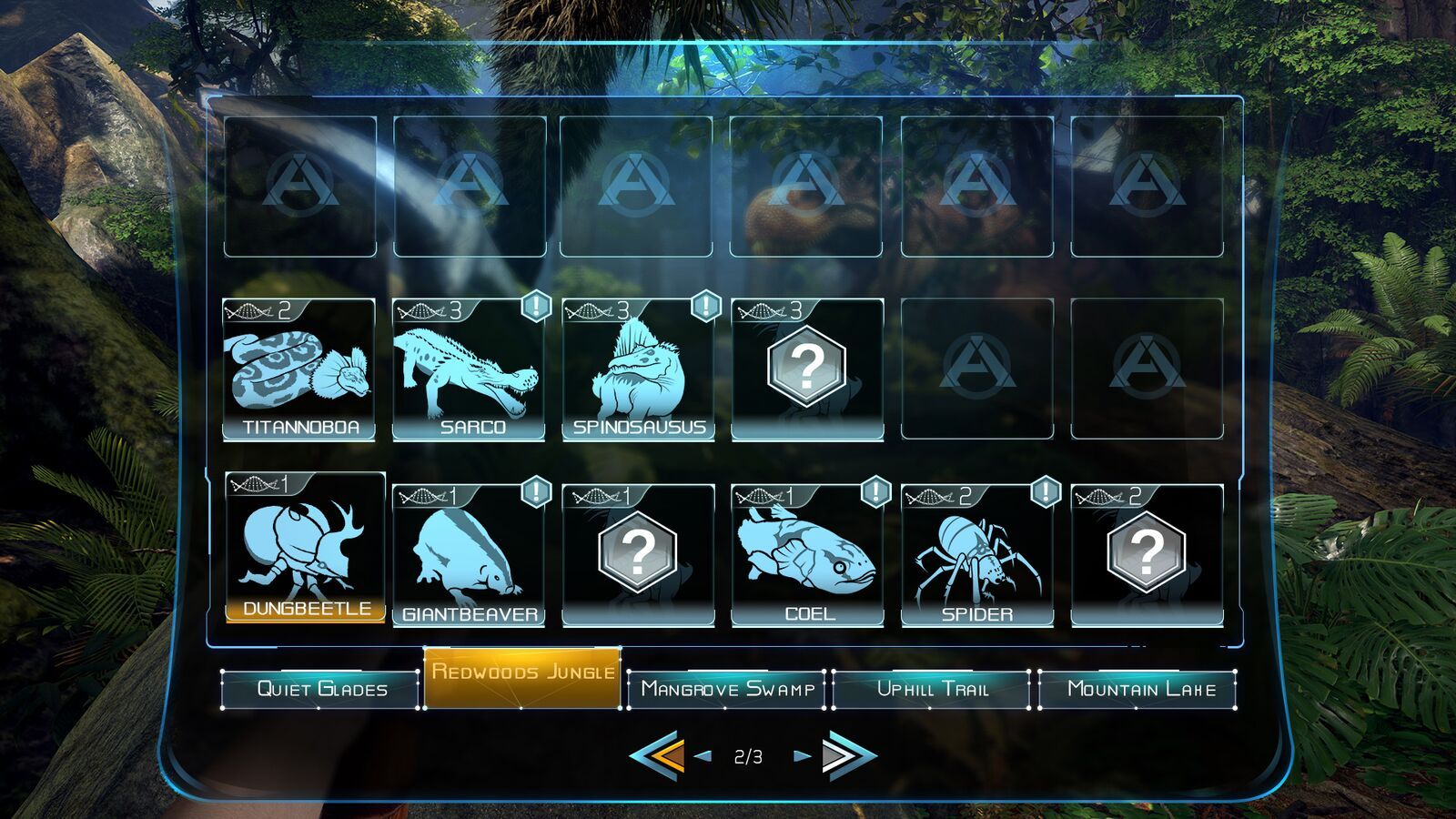
Task: Open the Mangrove Swamp area tab
Action: click(x=728, y=690)
